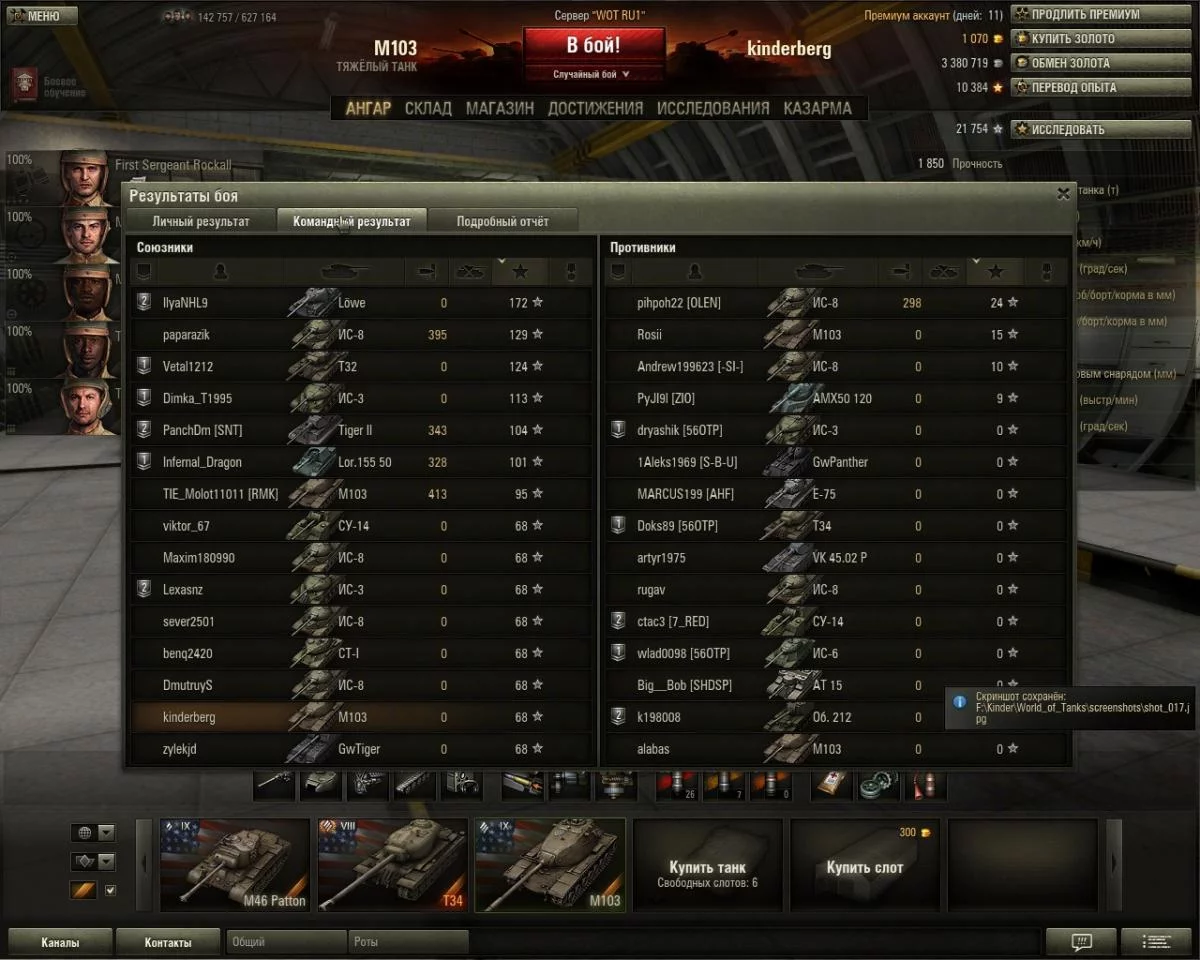Open the Подробный отчёт tab
This screenshot has width=1200, height=960.
pyautogui.click(x=502, y=221)
